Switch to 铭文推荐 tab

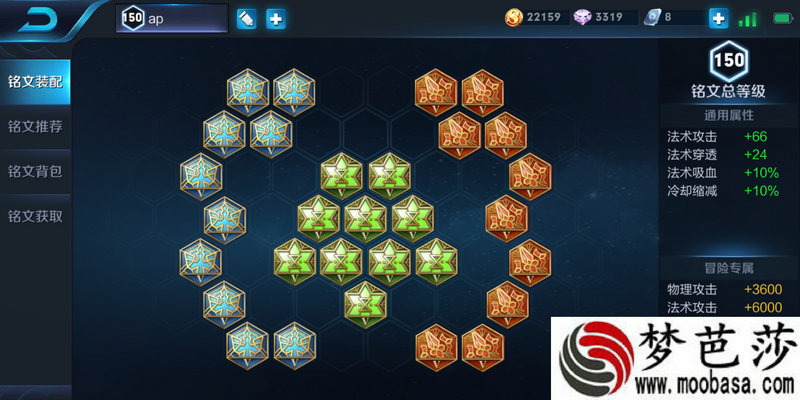(x=35, y=126)
